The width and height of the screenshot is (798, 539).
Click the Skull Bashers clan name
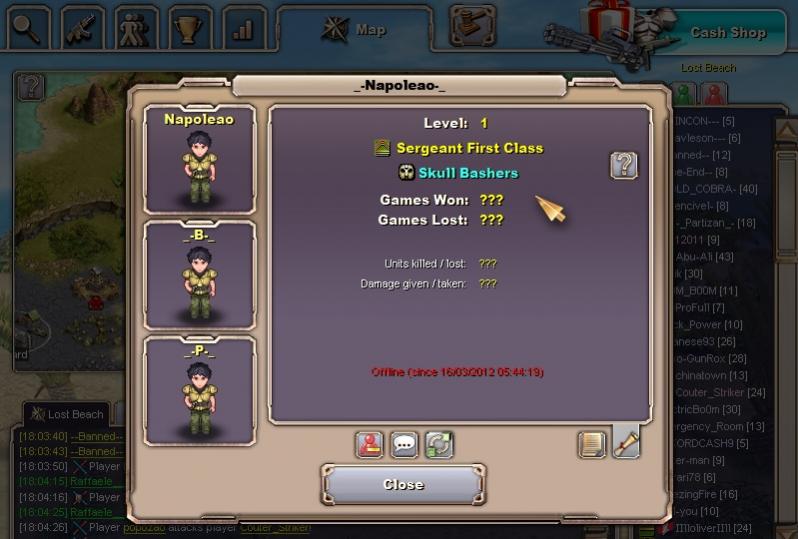(x=468, y=173)
